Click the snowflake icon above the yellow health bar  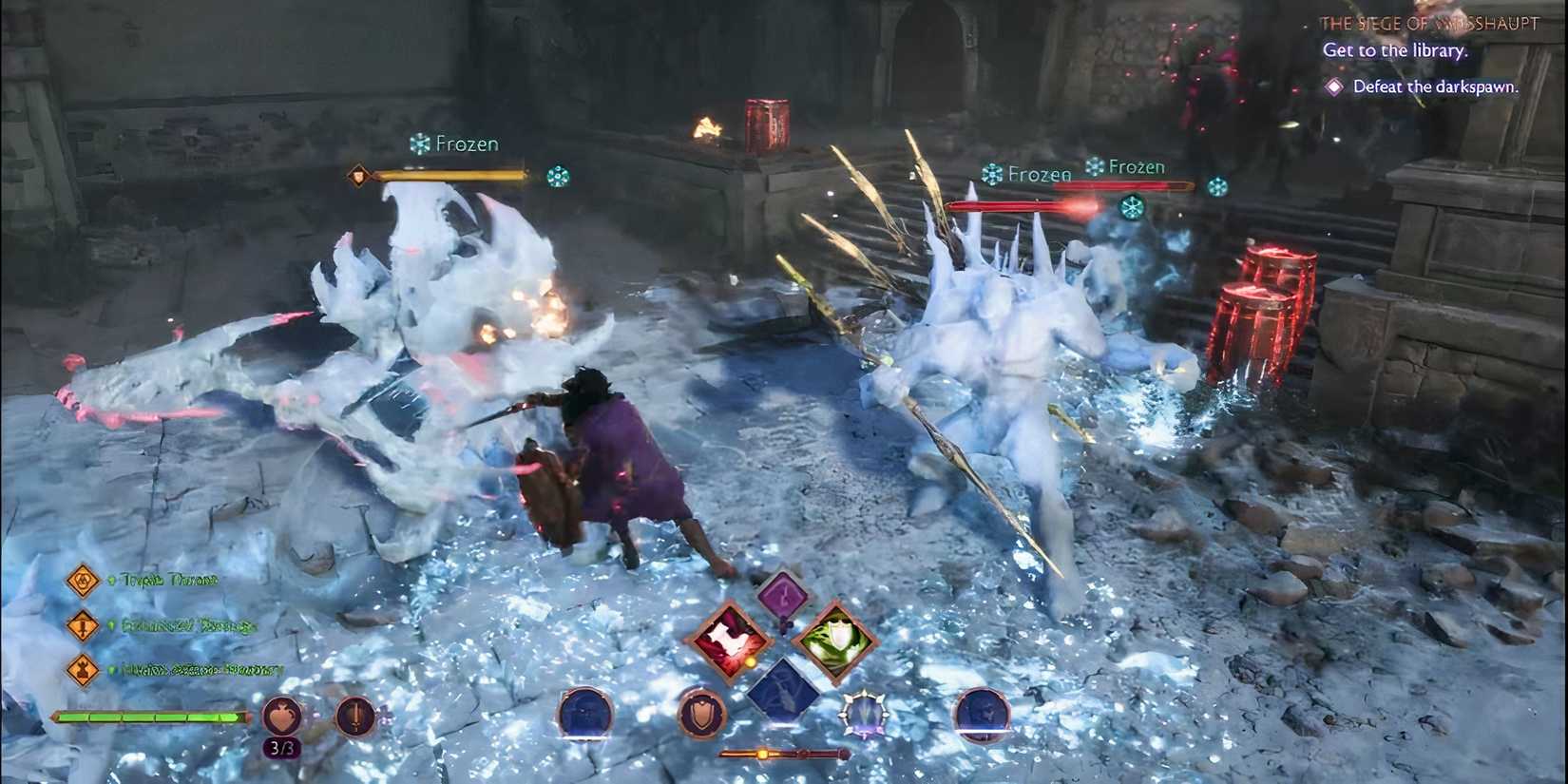tap(559, 176)
